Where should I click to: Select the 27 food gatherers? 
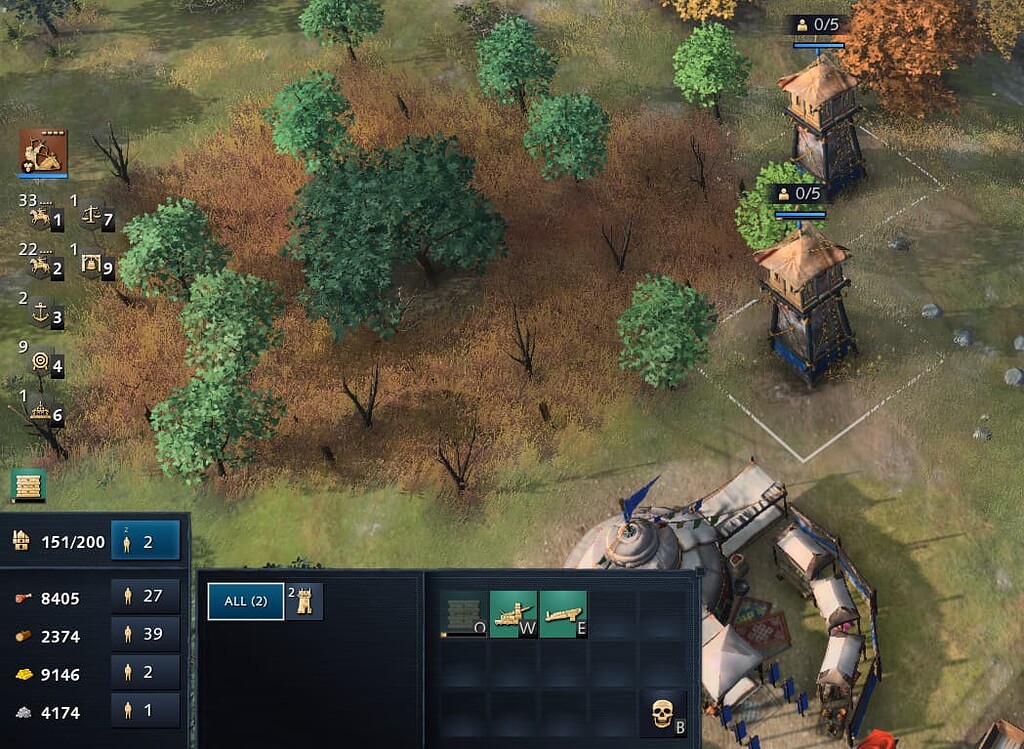[x=146, y=597]
